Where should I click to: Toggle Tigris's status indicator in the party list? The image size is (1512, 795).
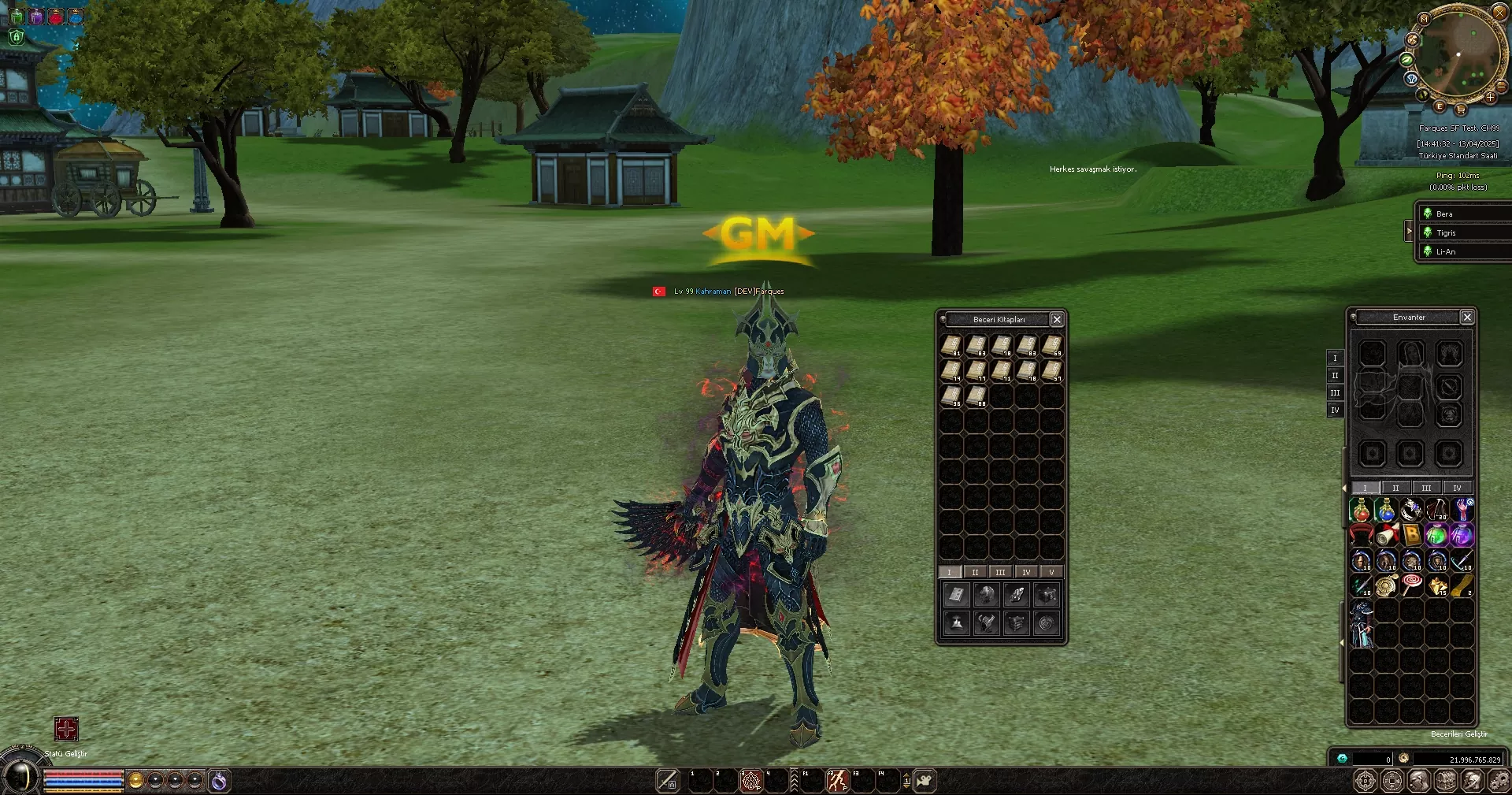point(1427,232)
